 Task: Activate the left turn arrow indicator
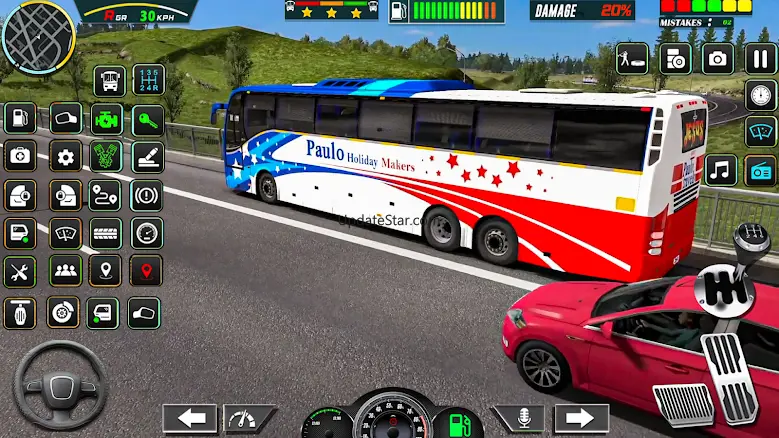190,418
